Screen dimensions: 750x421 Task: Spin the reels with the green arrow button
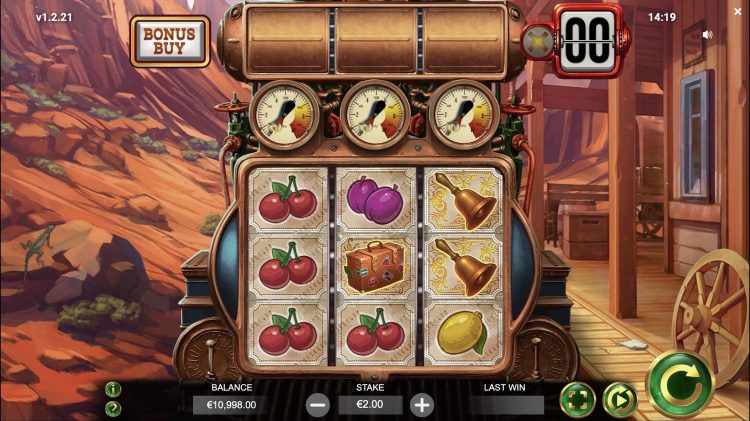pyautogui.click(x=679, y=384)
